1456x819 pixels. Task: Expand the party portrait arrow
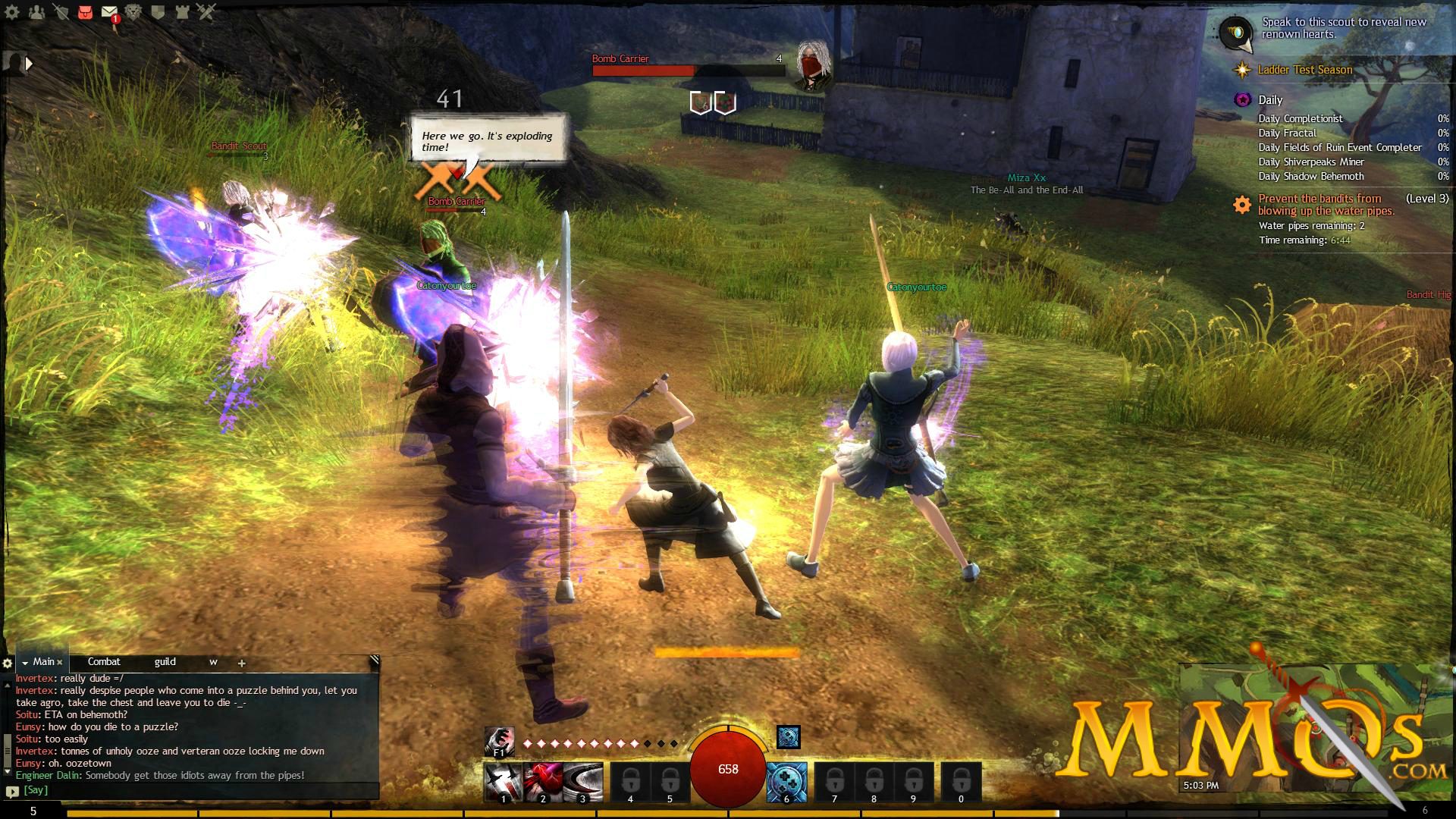point(29,64)
